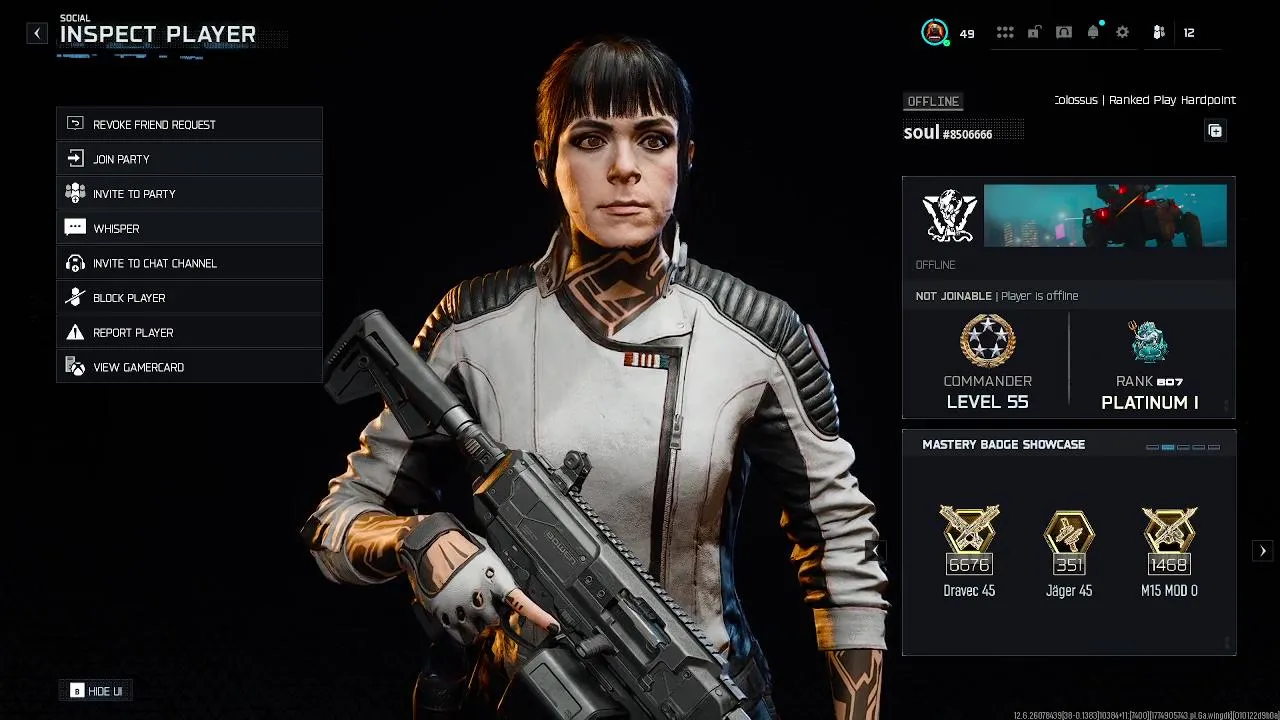Show next mastery badge showcase page
1280x720 pixels.
click(x=1263, y=550)
